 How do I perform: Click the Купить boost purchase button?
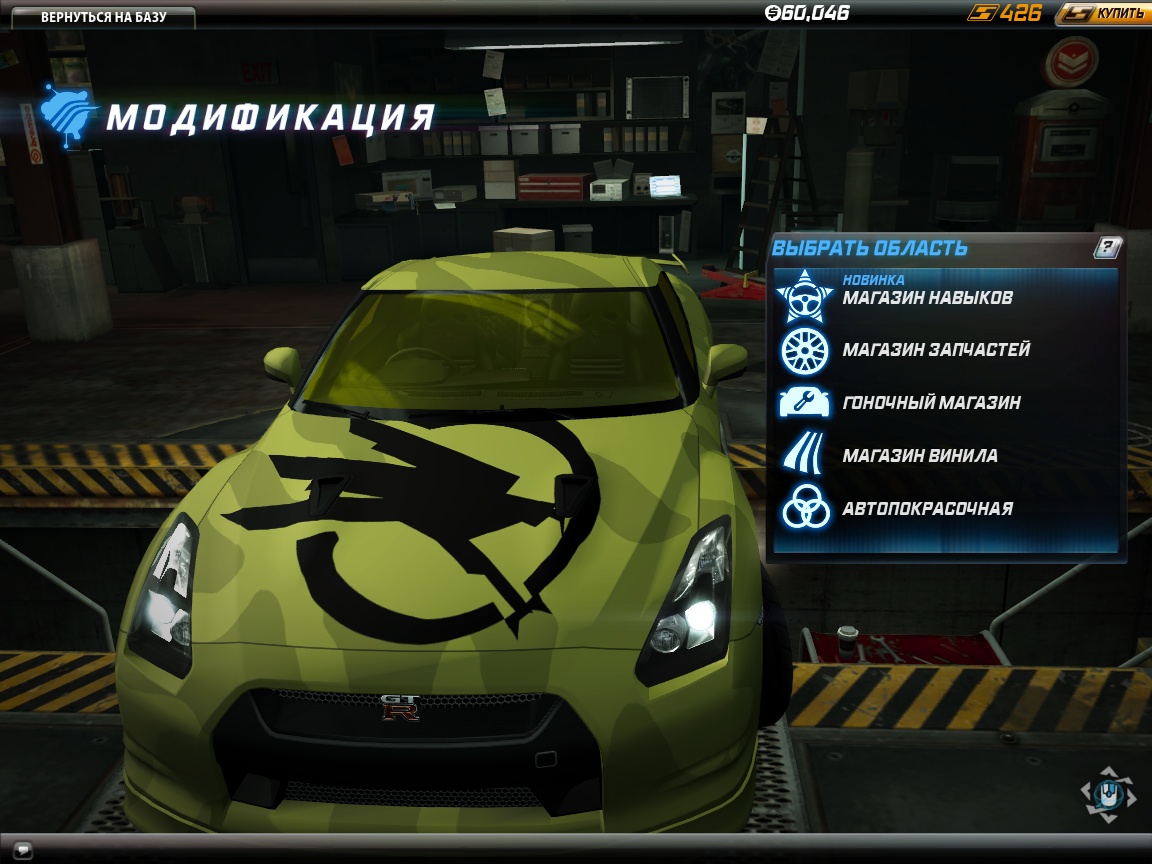pyautogui.click(x=1103, y=14)
